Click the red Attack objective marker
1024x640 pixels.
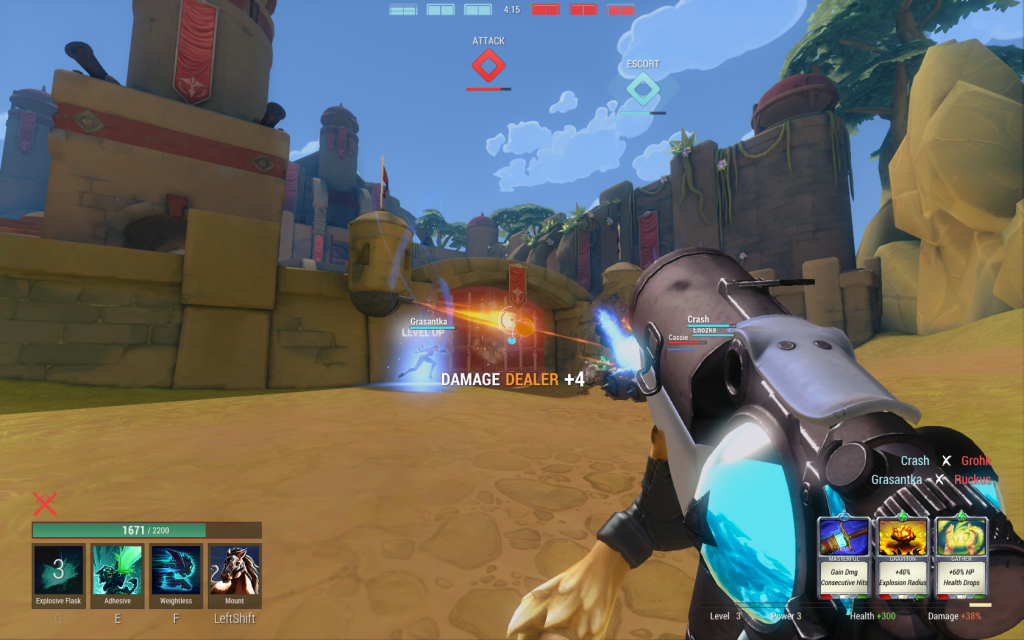coord(488,67)
